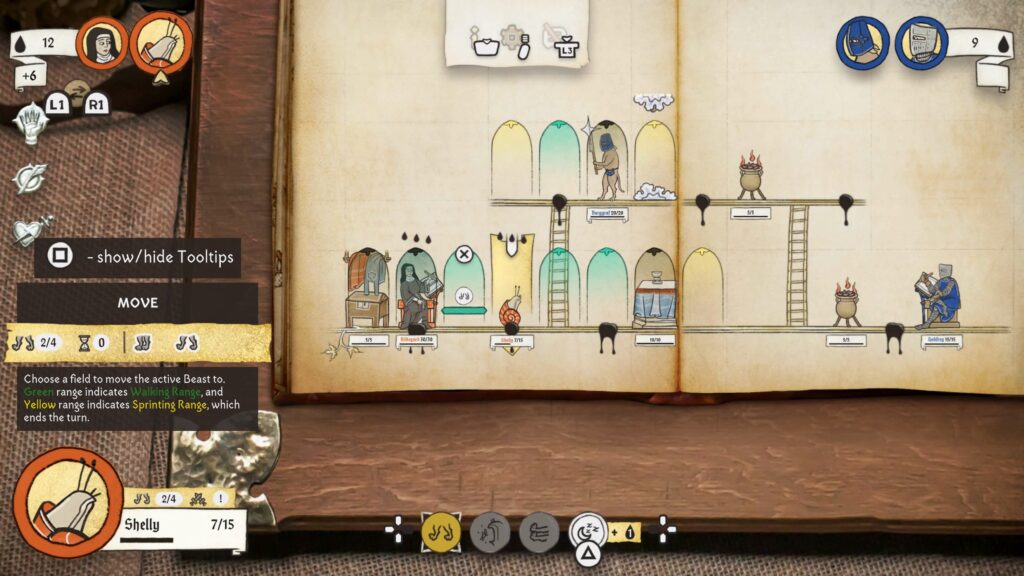The width and height of the screenshot is (1024, 576).
Task: Select the yellow sprint tile on upper floor
Action: (x=511, y=160)
